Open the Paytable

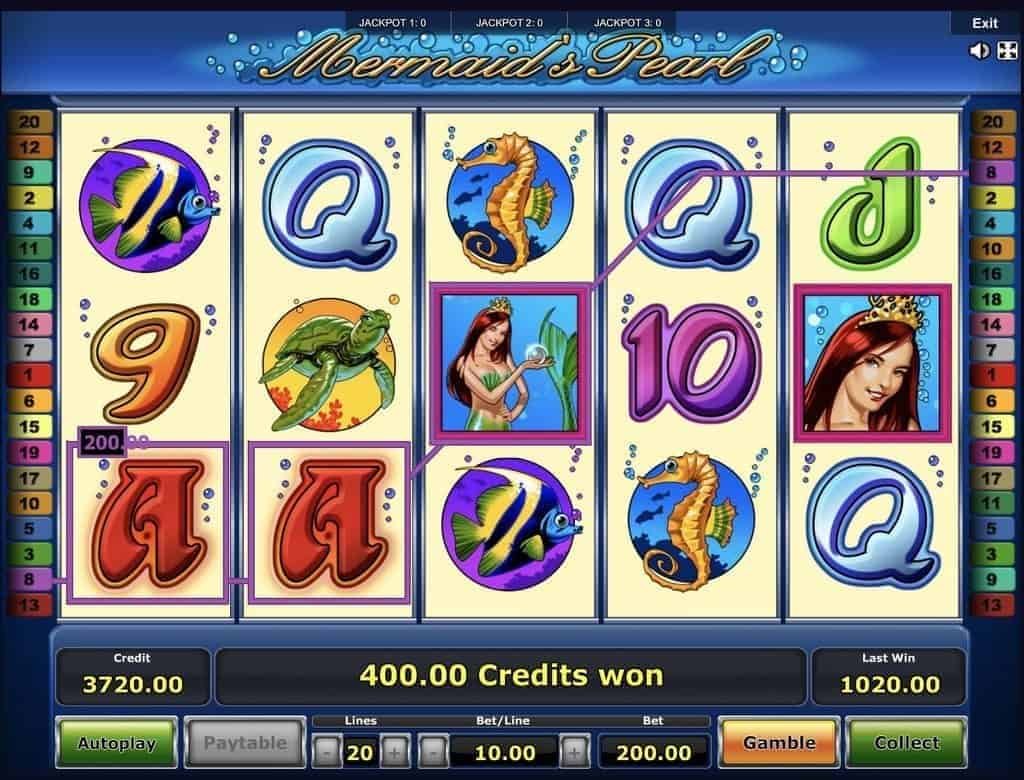click(245, 743)
